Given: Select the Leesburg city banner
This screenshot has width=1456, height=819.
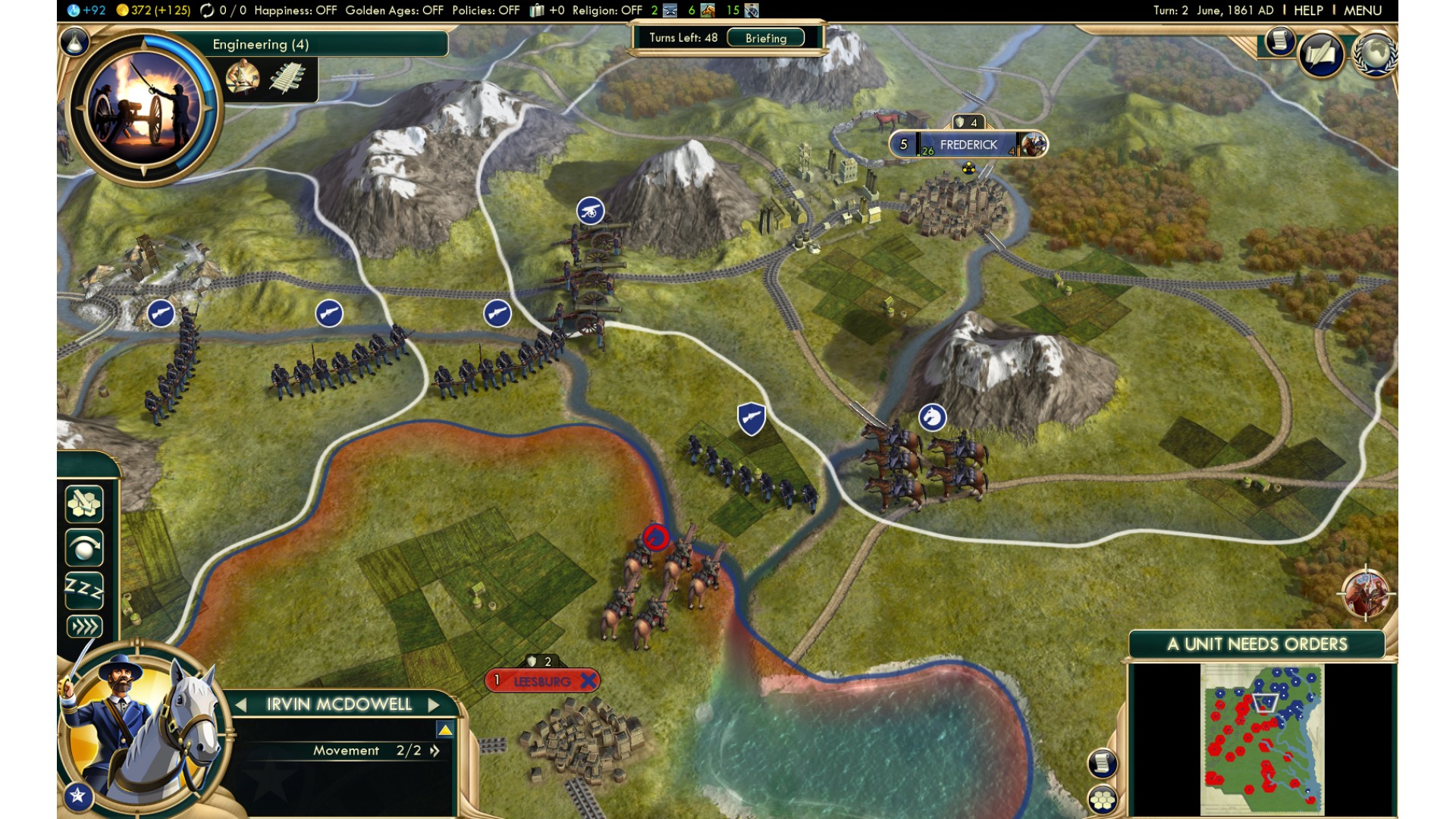Looking at the screenshot, I should point(541,681).
